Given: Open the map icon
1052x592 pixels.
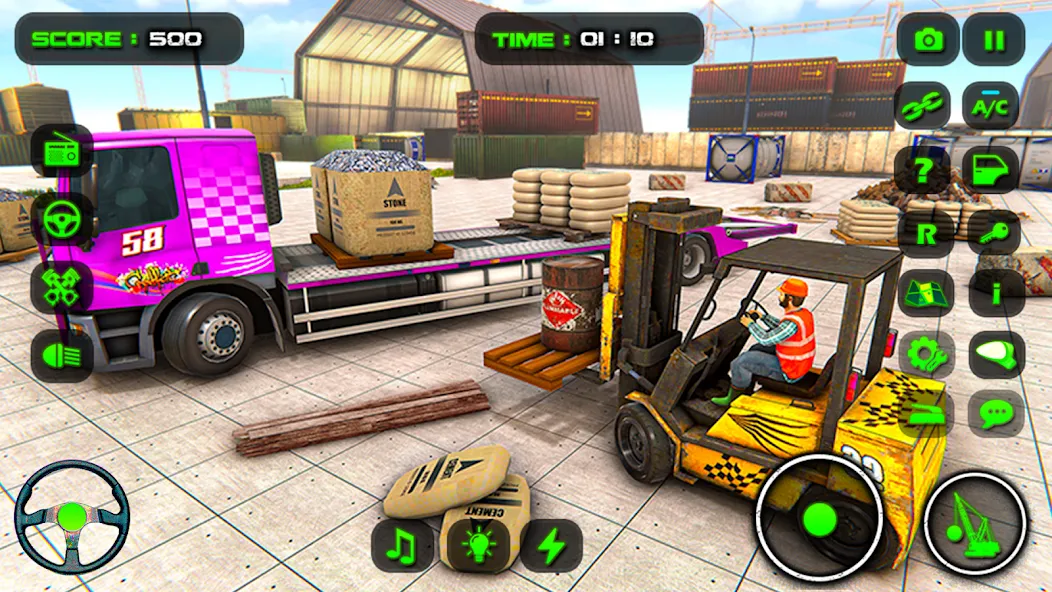Looking at the screenshot, I should [x=926, y=293].
